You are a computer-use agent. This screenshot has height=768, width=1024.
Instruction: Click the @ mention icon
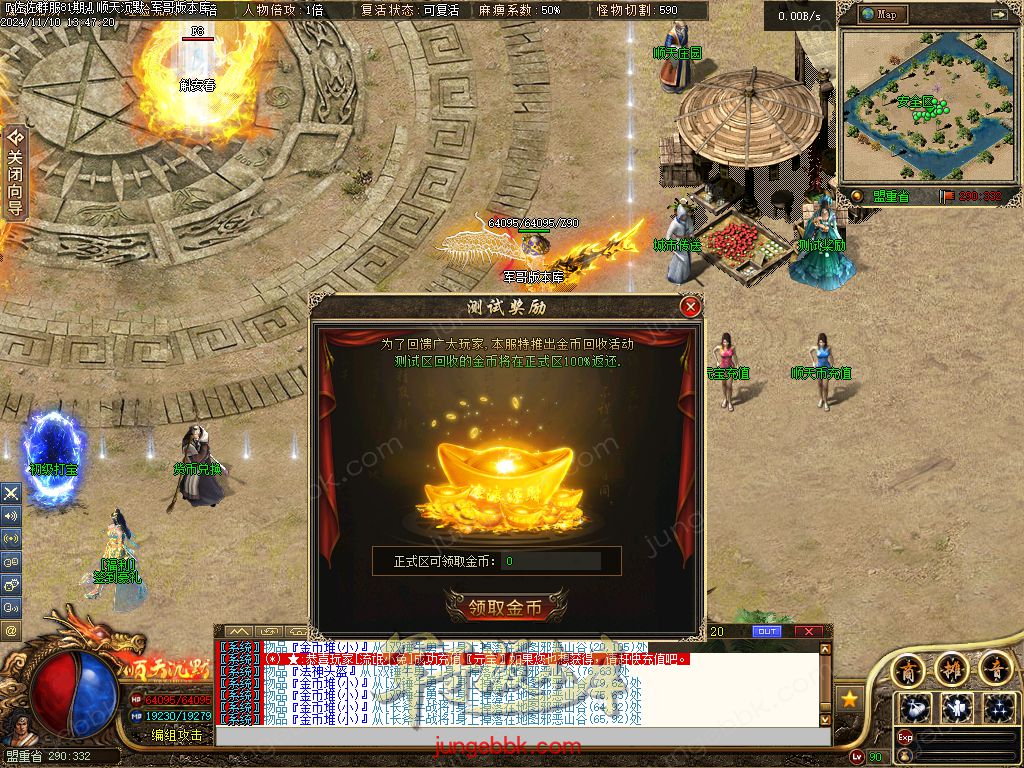[11, 630]
